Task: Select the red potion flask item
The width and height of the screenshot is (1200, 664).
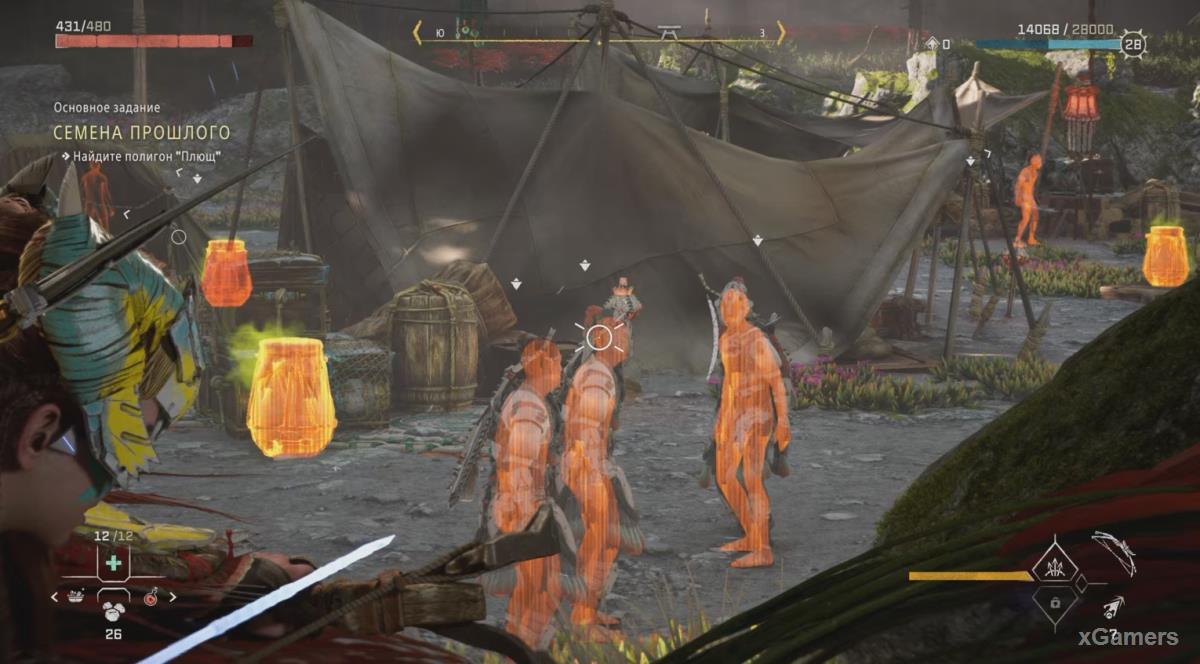Action: click(x=151, y=597)
